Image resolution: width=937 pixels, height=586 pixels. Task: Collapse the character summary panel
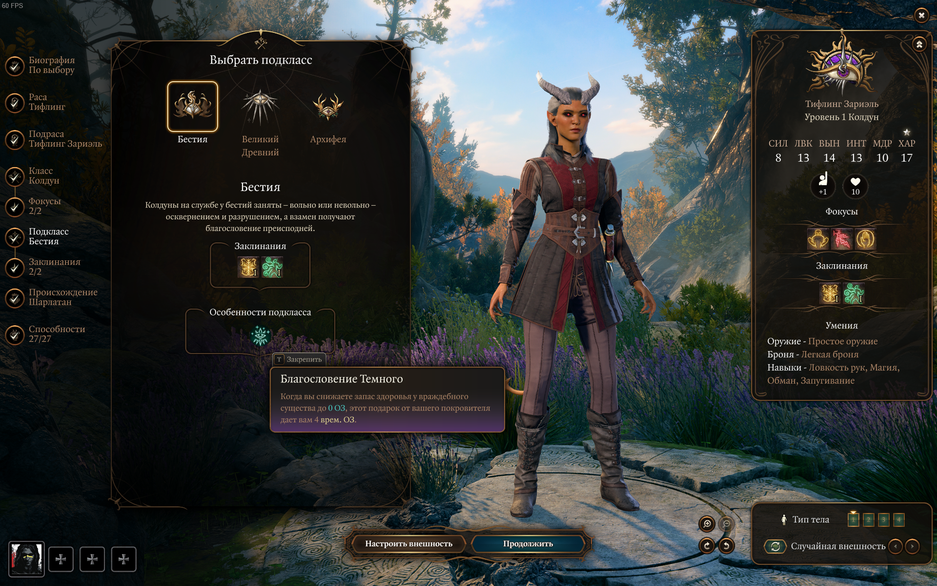tap(919, 44)
